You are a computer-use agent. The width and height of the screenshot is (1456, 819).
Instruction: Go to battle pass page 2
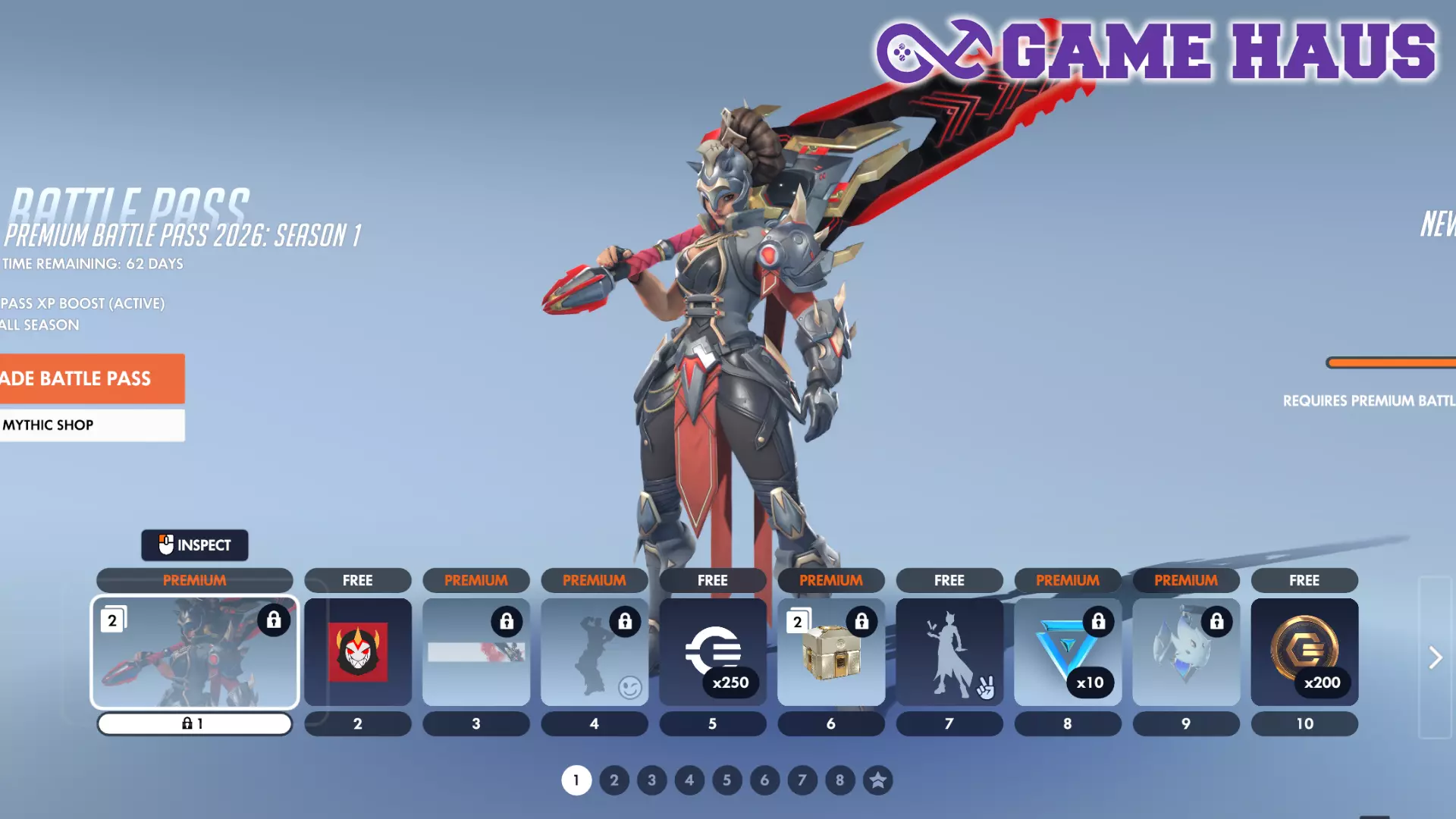tap(614, 780)
